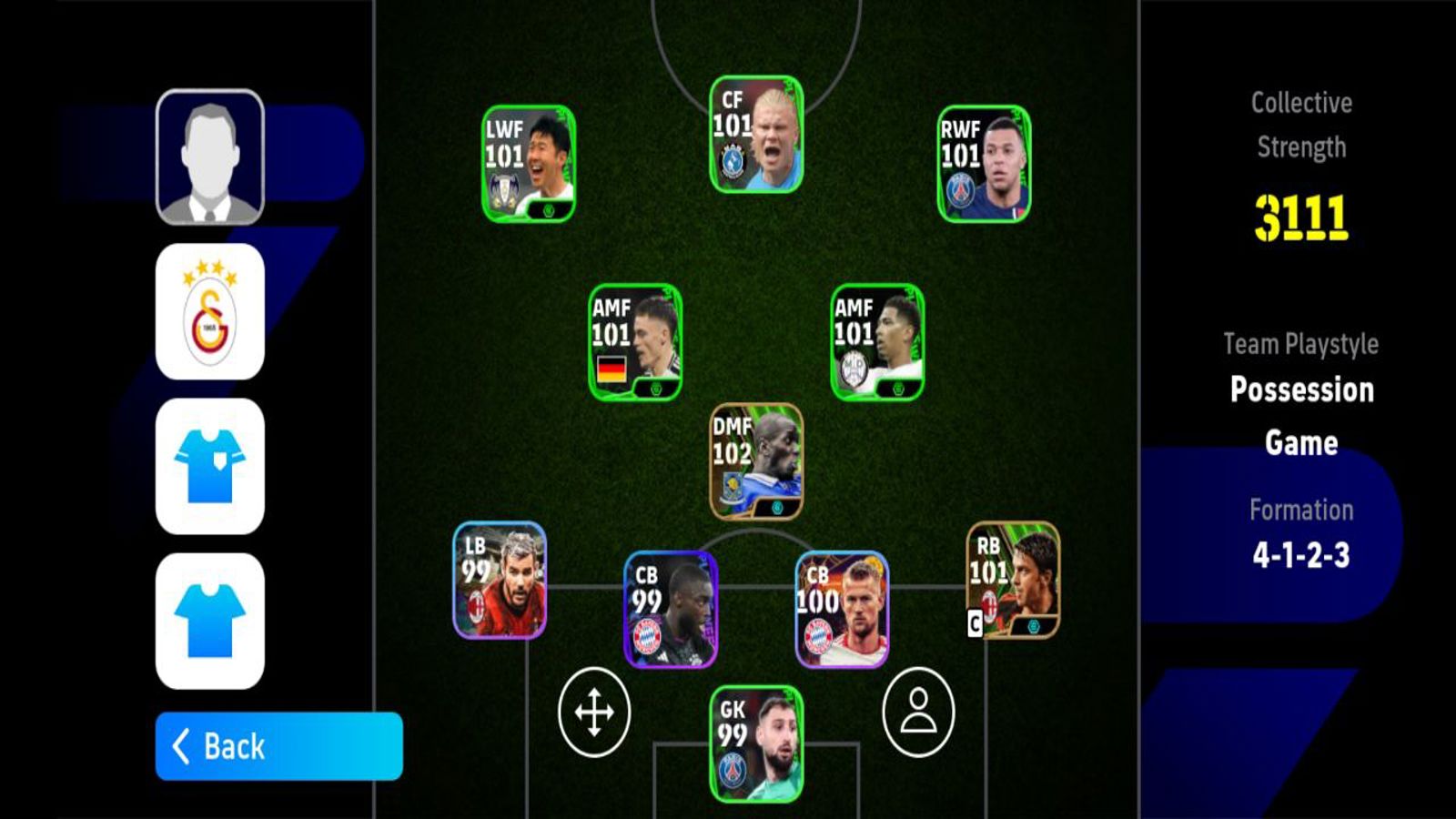The width and height of the screenshot is (1456, 819).
Task: Open the manager silhouette tile
Action: tap(210, 157)
